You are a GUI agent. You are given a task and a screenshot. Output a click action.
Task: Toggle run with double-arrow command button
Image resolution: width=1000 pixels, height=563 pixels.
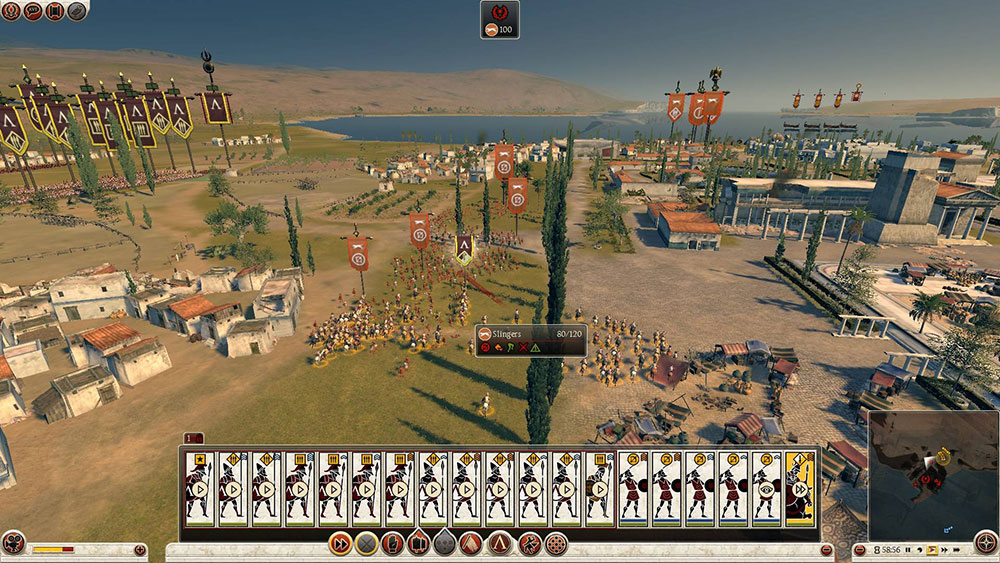coord(340,545)
